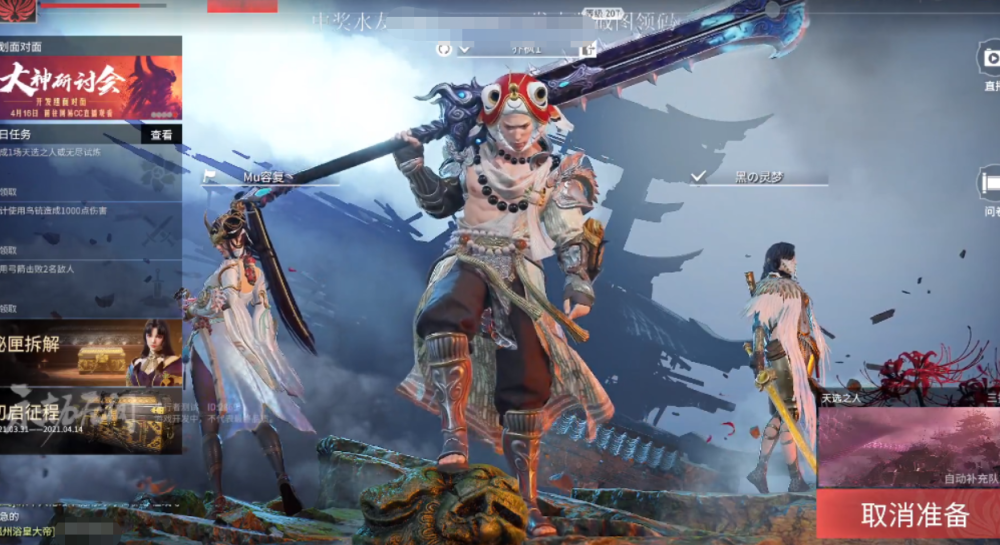Screen dimensions: 1000x545
Task: Click the icon right of the center player's nameplate
Action: pos(586,49)
